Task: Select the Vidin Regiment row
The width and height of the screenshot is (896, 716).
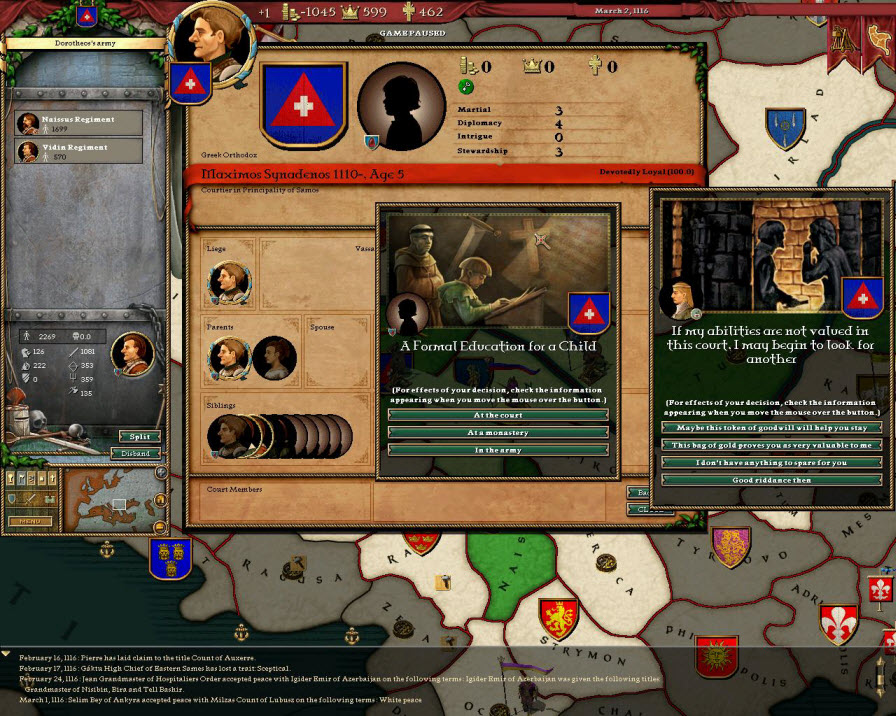Action: [x=79, y=152]
